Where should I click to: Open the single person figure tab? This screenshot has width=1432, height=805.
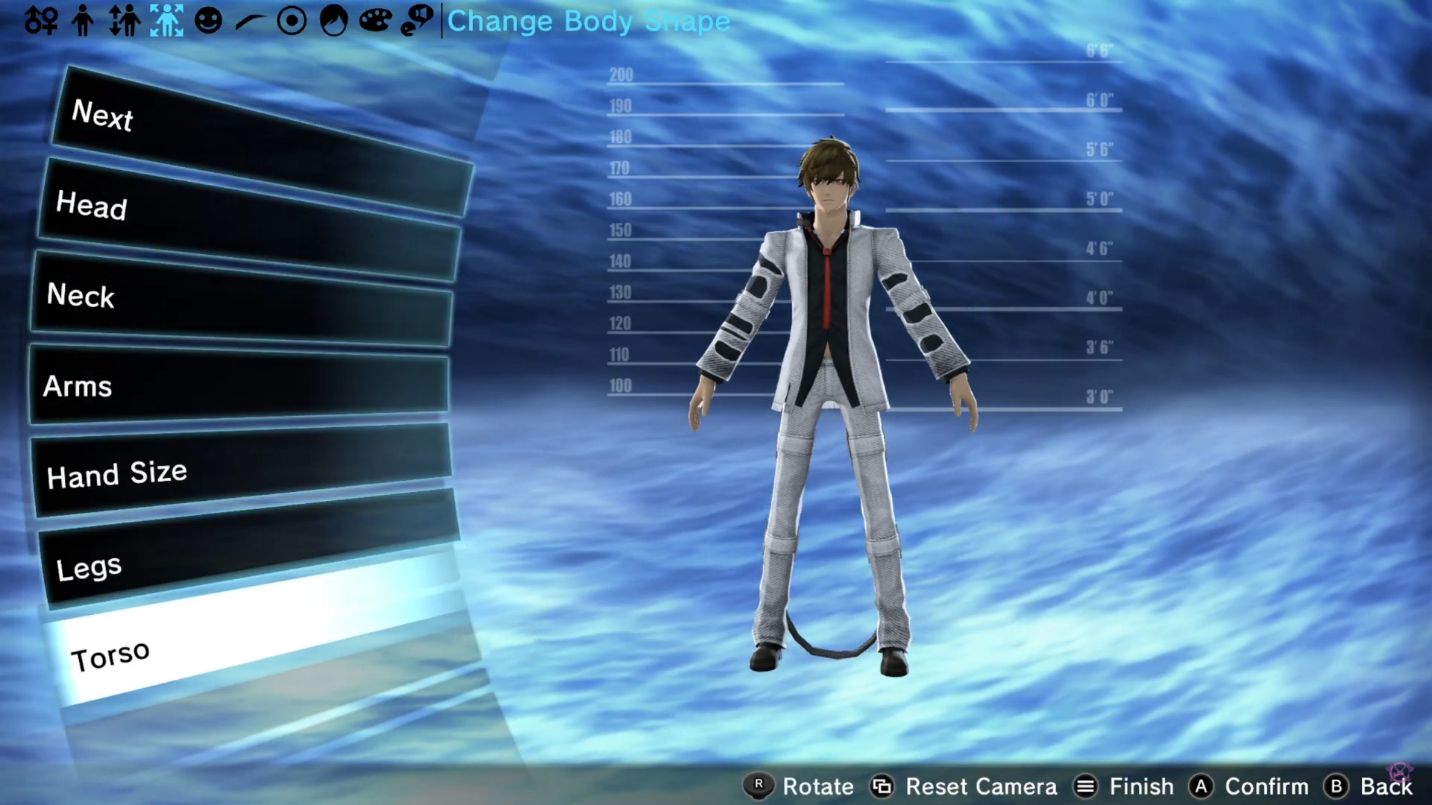click(84, 21)
